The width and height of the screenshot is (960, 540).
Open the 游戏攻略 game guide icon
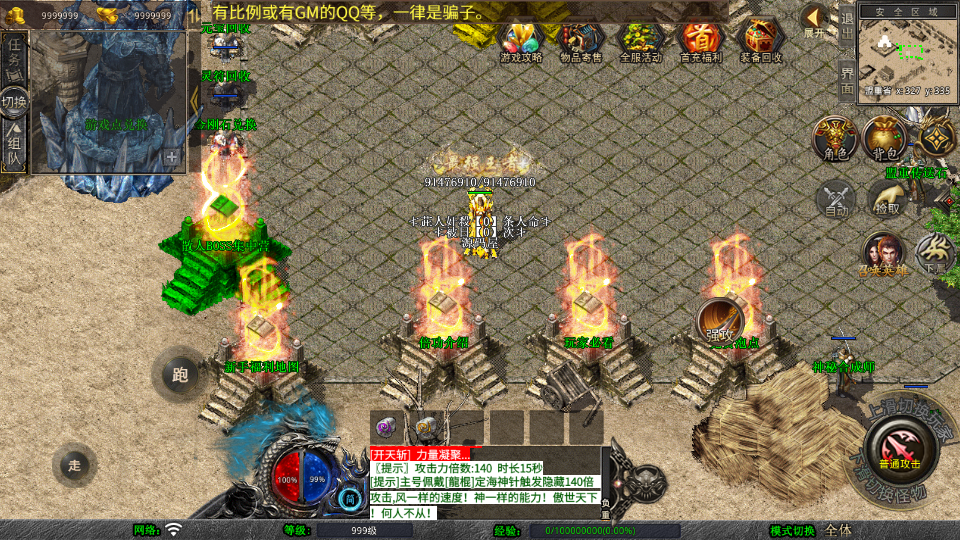(x=520, y=41)
